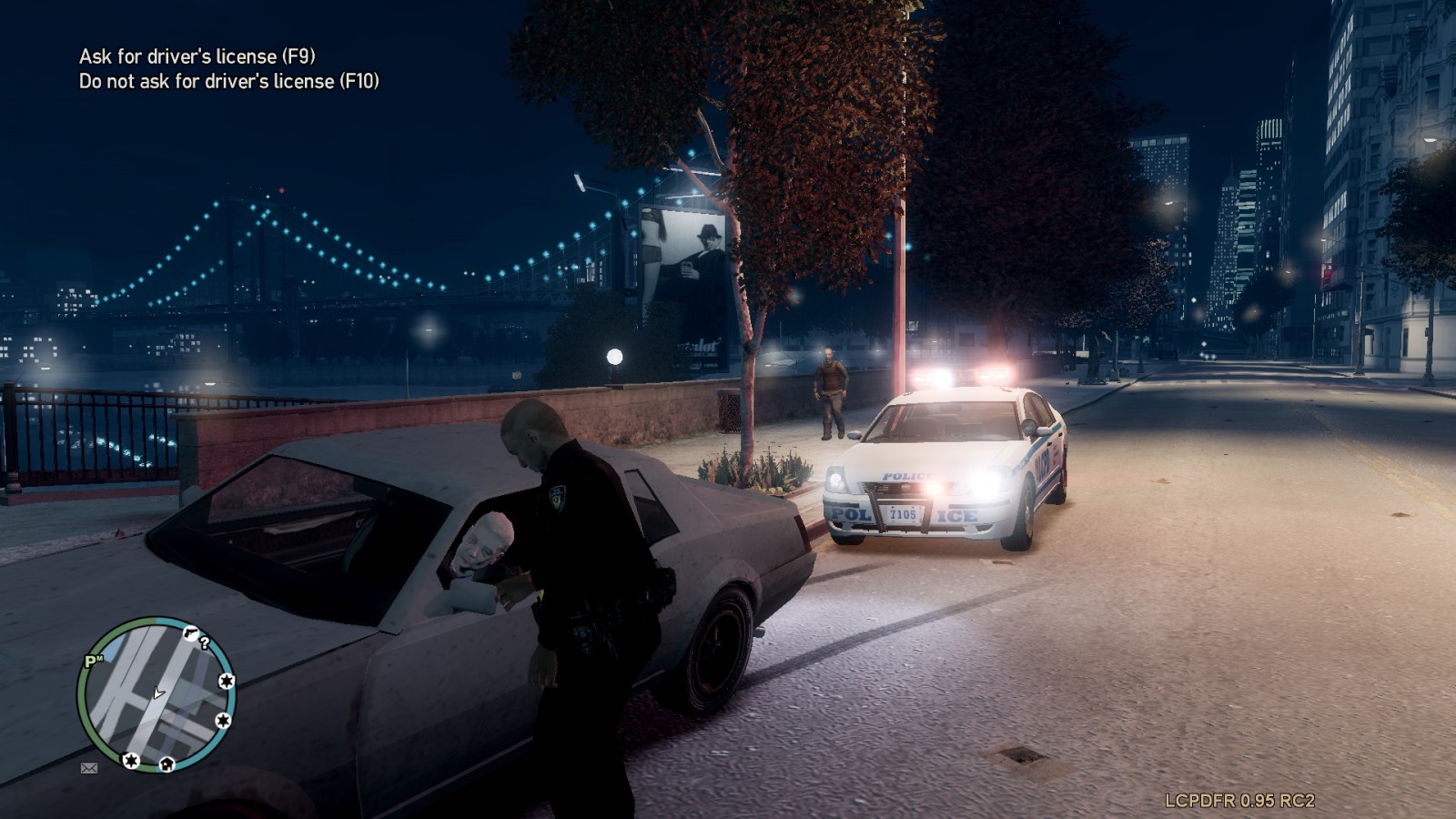Click the green P parking marker
The height and width of the screenshot is (819, 1456).
coord(92,662)
